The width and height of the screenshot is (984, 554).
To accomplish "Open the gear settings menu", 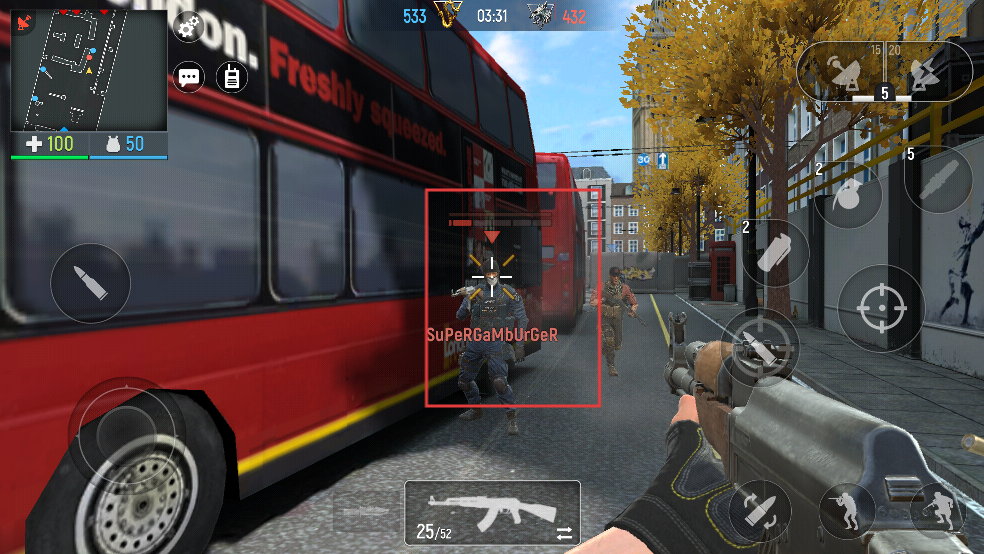I will pos(187,27).
